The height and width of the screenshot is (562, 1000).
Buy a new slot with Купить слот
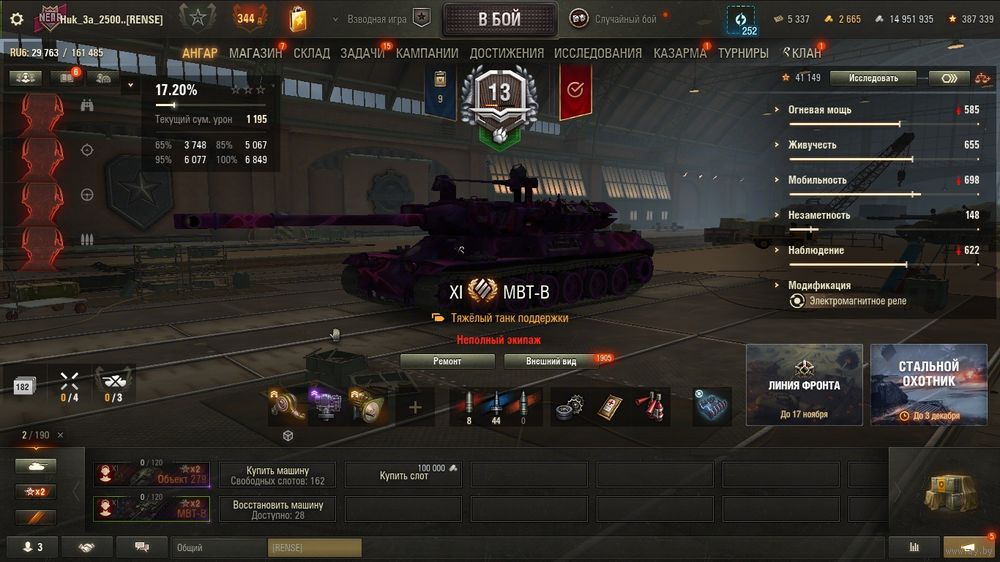point(404,475)
